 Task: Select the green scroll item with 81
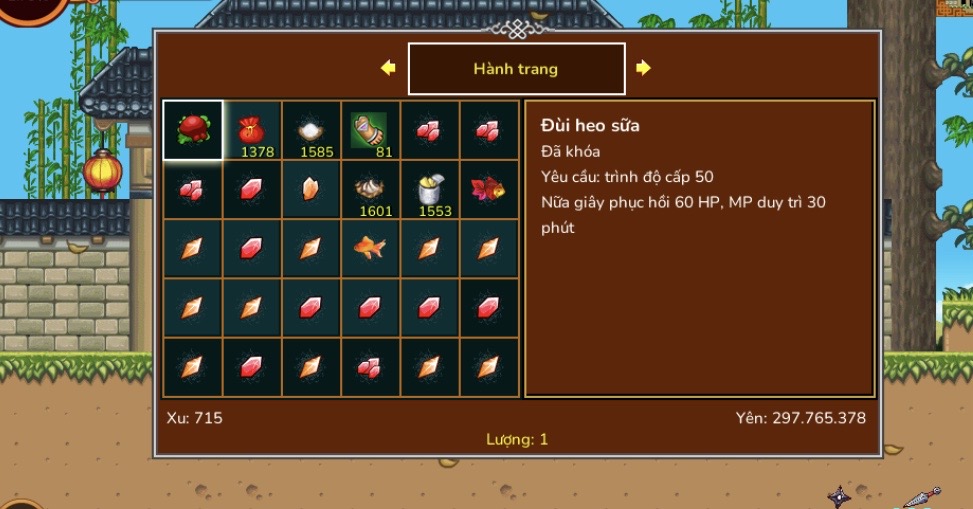coord(370,130)
